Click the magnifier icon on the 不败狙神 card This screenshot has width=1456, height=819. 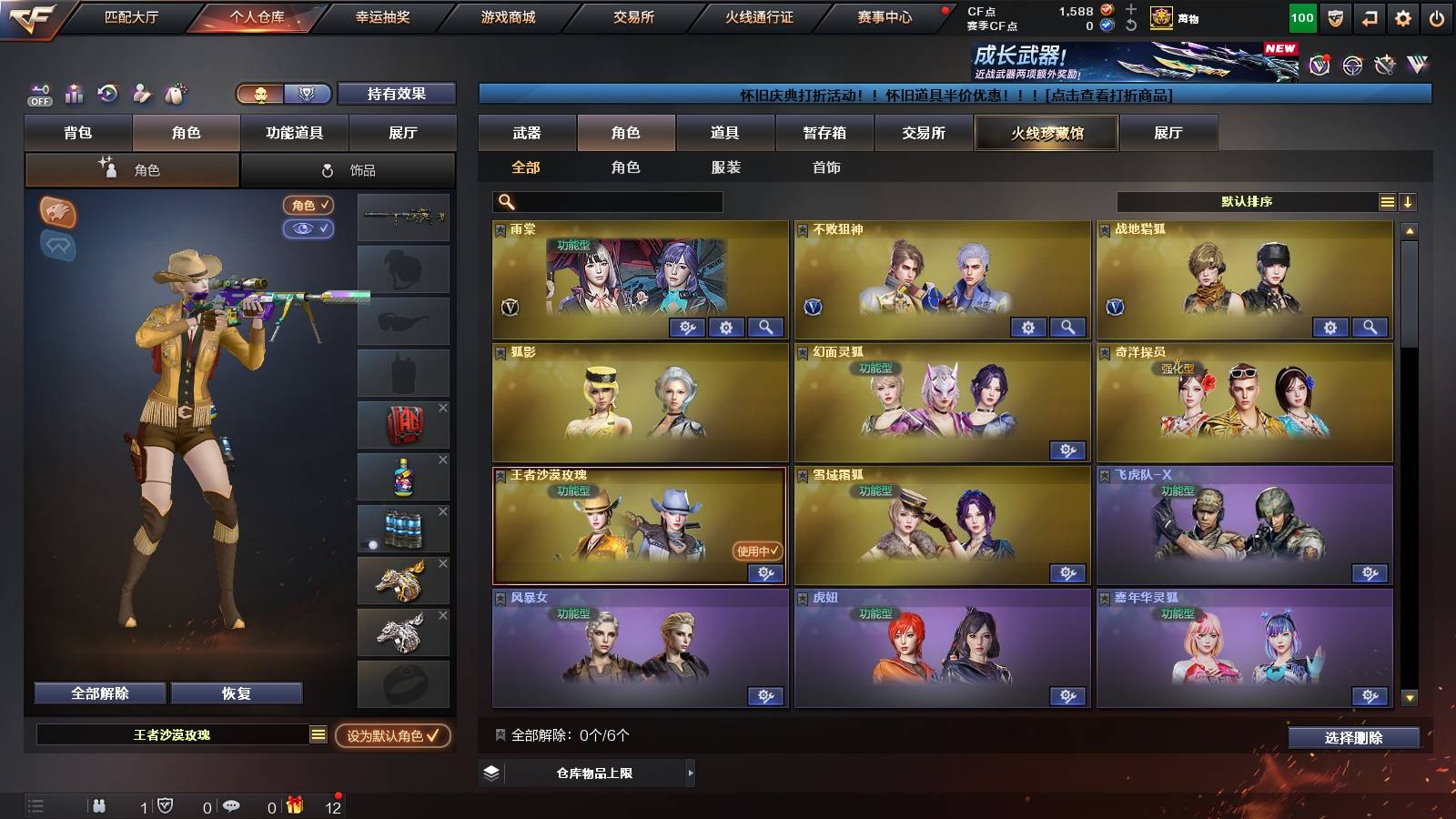point(1067,326)
